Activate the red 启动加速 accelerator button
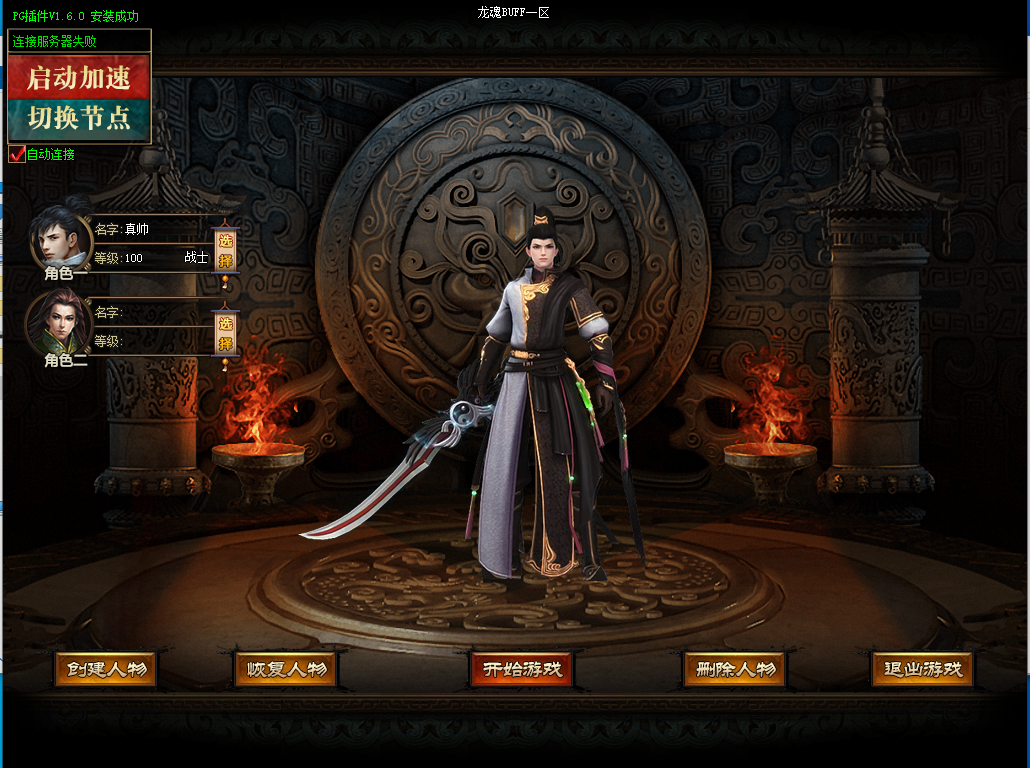This screenshot has width=1030, height=768. pos(79,78)
